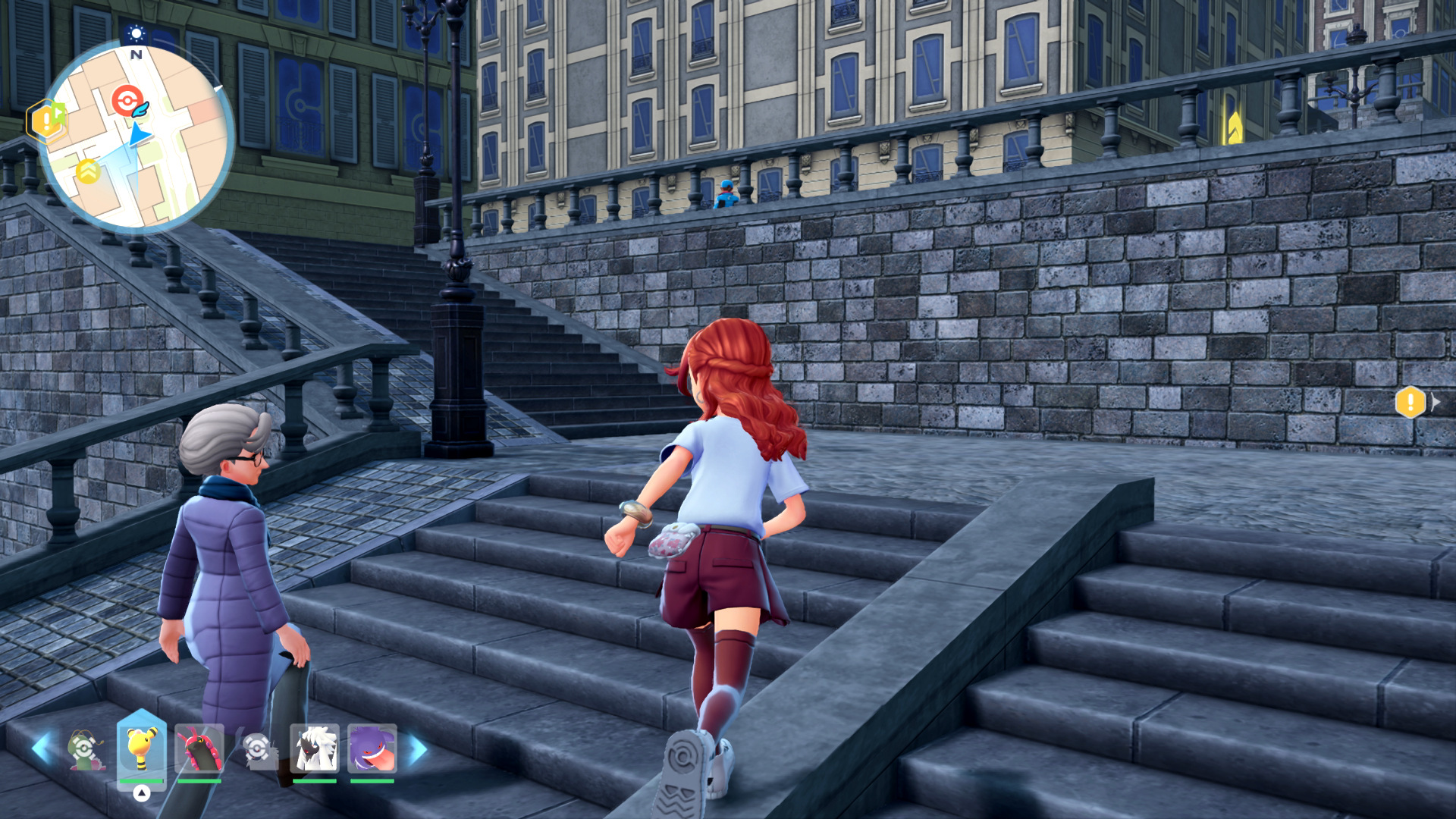Select the Victreebel party slot
Image resolution: width=1456 pixels, height=819 pixels.
(85, 749)
